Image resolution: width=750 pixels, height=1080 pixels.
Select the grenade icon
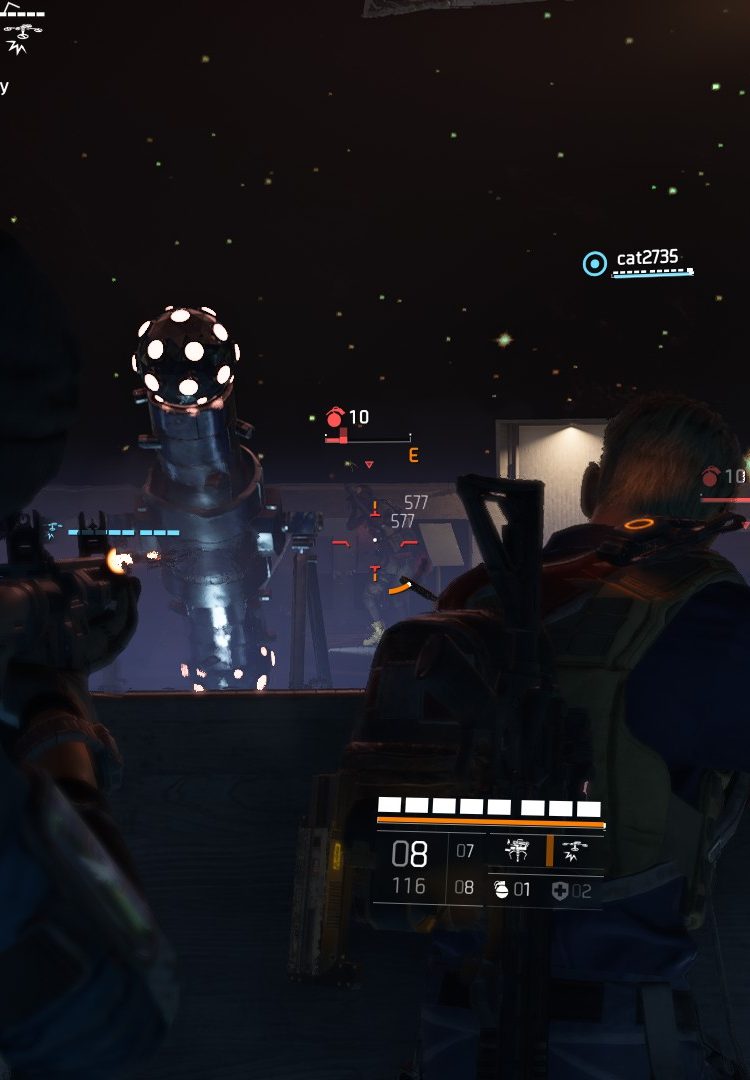click(x=502, y=889)
